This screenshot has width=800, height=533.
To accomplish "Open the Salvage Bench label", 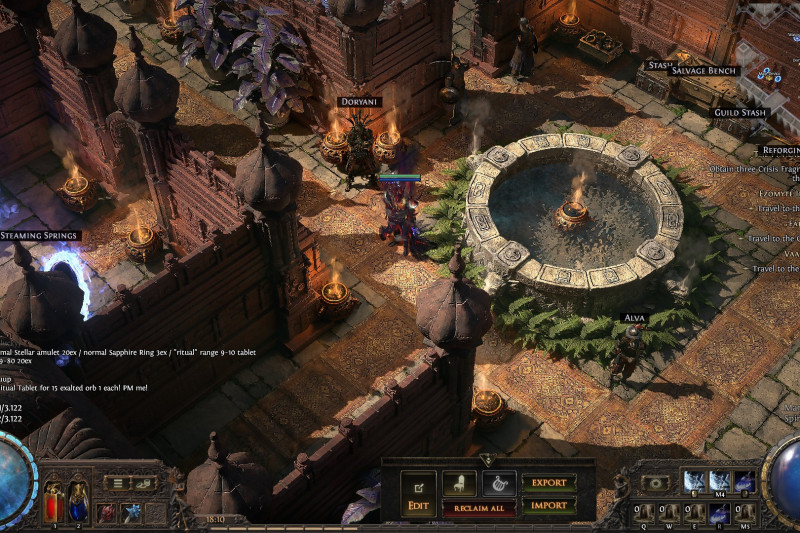I will tap(704, 71).
